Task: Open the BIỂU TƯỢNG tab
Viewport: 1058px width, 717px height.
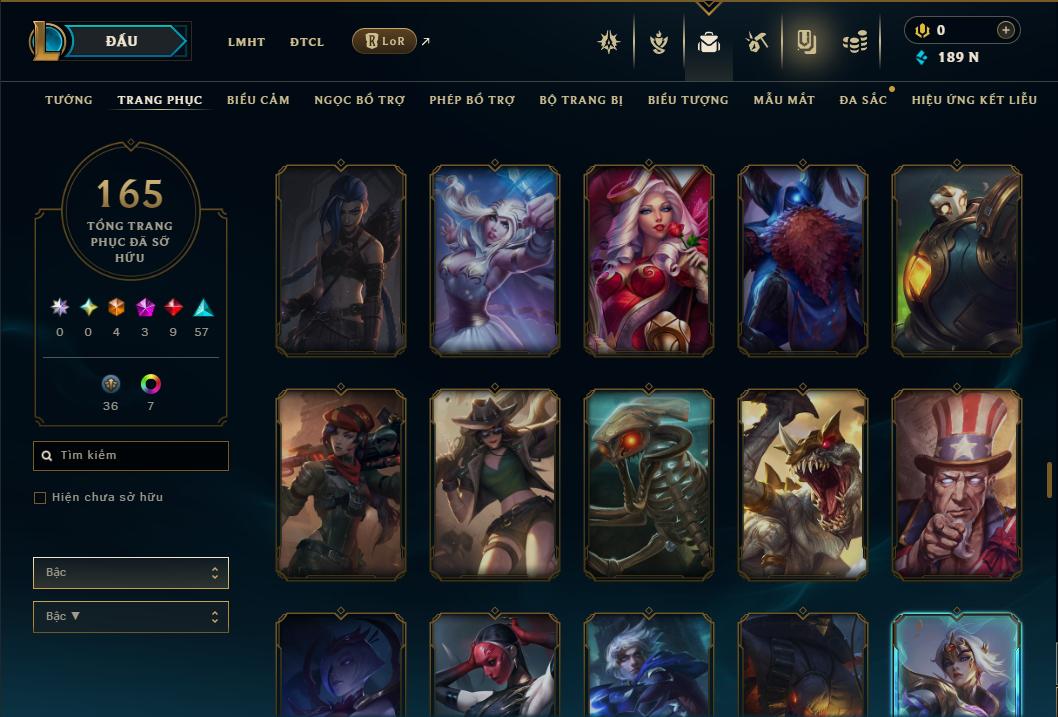Action: 688,100
